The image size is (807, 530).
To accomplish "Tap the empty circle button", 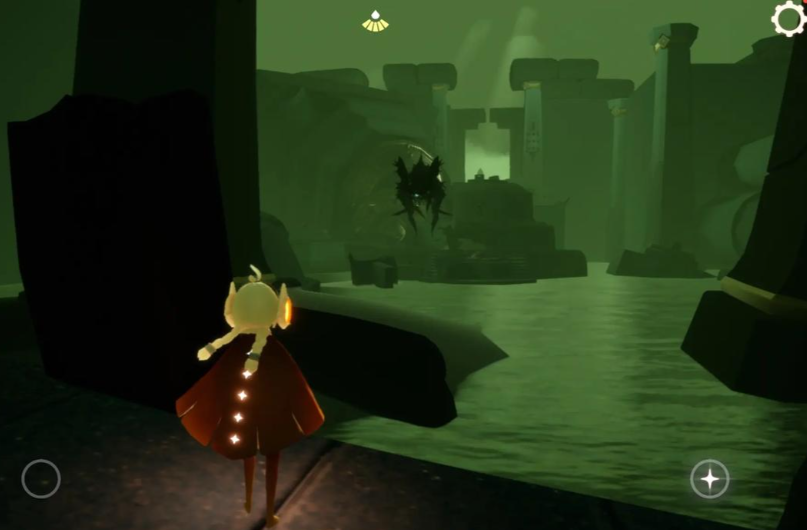I will click(x=41, y=478).
